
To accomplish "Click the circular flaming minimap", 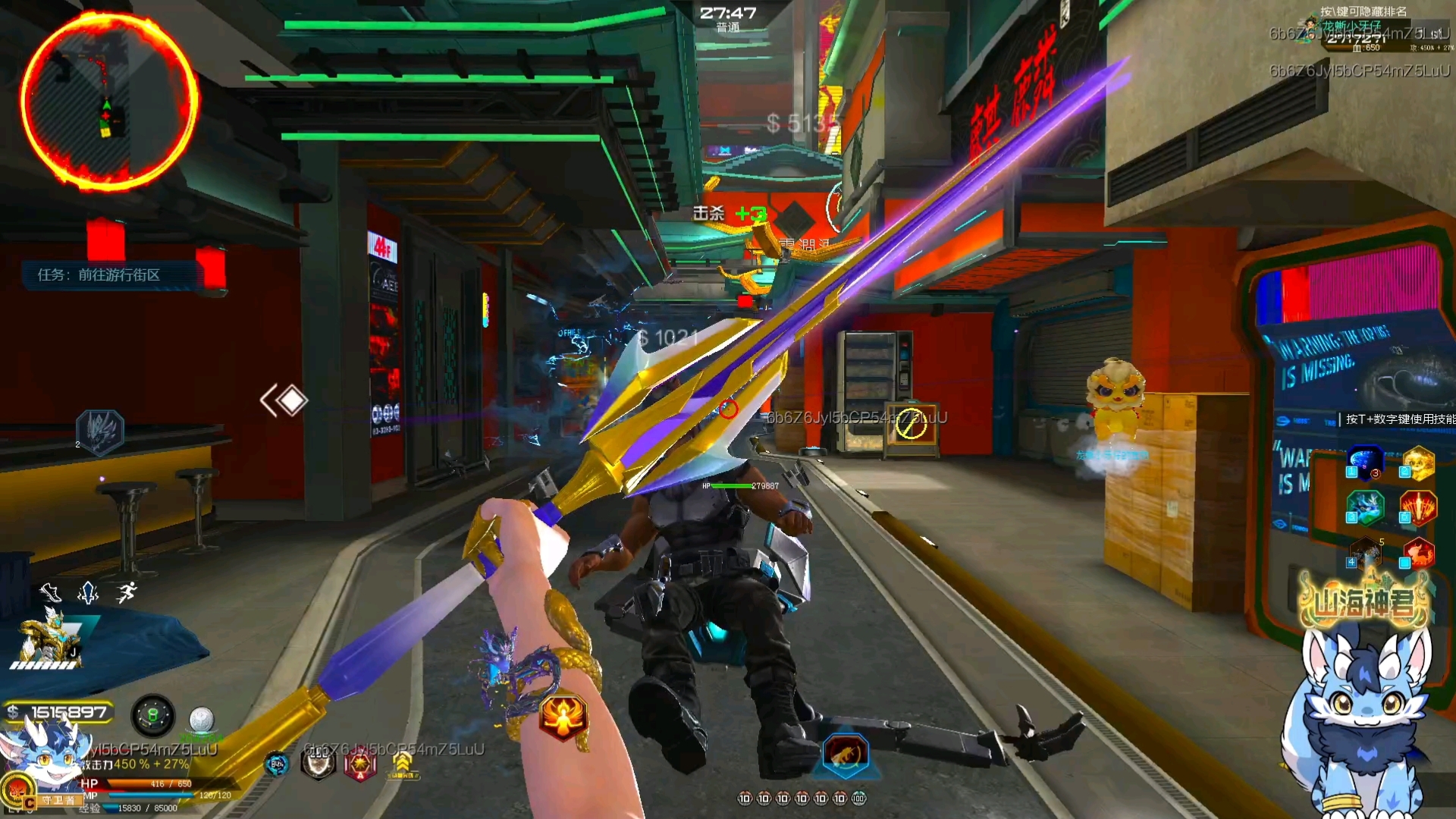I will click(108, 101).
